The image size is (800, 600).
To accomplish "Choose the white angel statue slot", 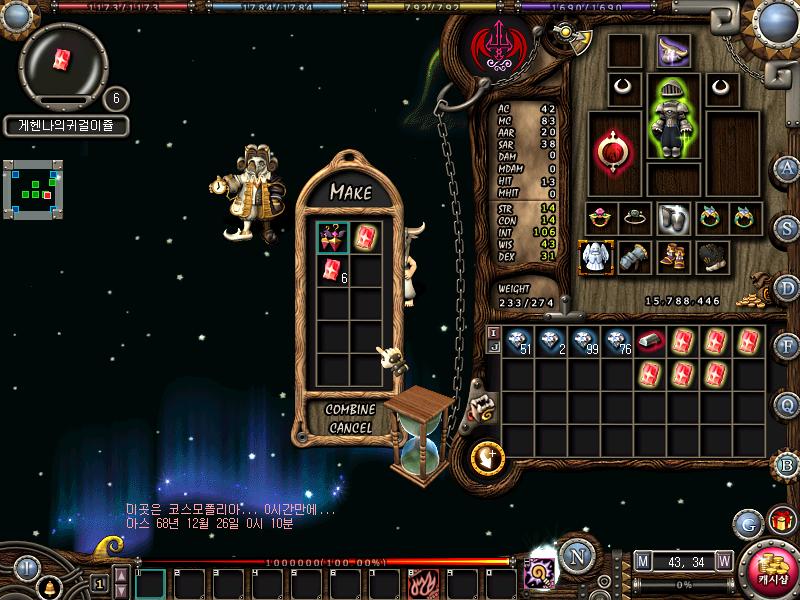I will coord(597,256).
